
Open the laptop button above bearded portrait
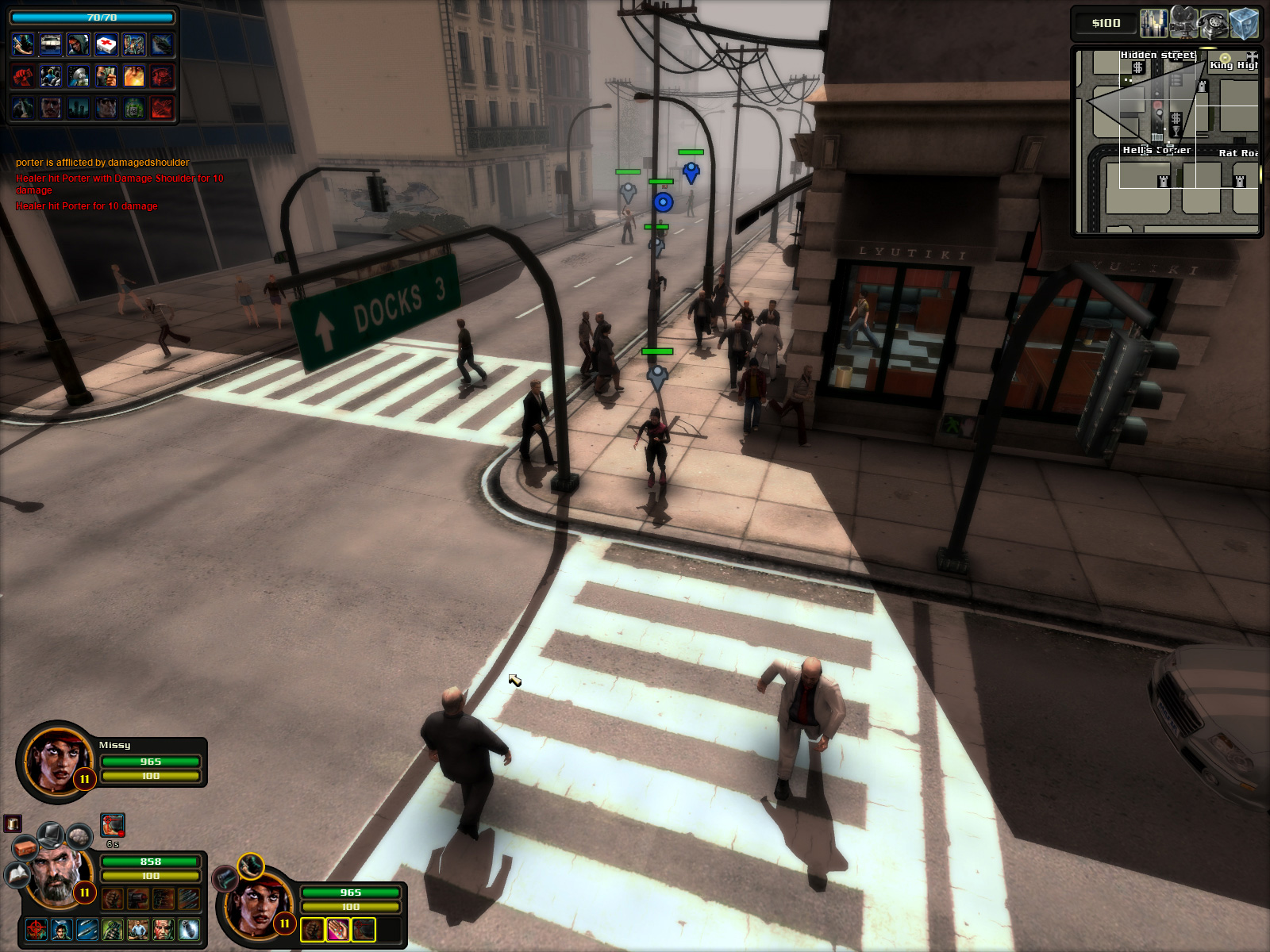[x=52, y=834]
